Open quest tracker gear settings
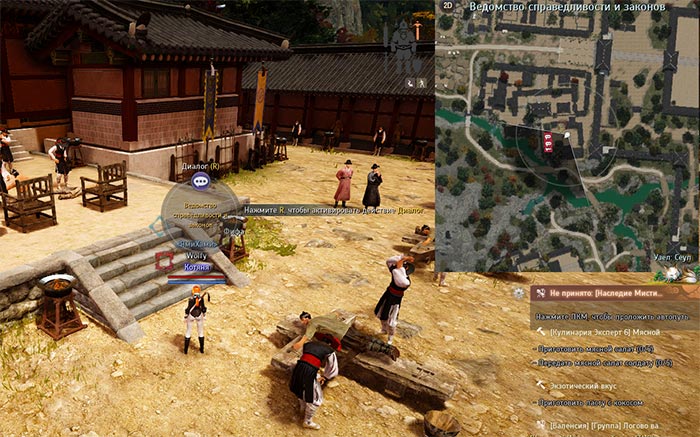Screen dimensions: 700x437 (518, 293)
